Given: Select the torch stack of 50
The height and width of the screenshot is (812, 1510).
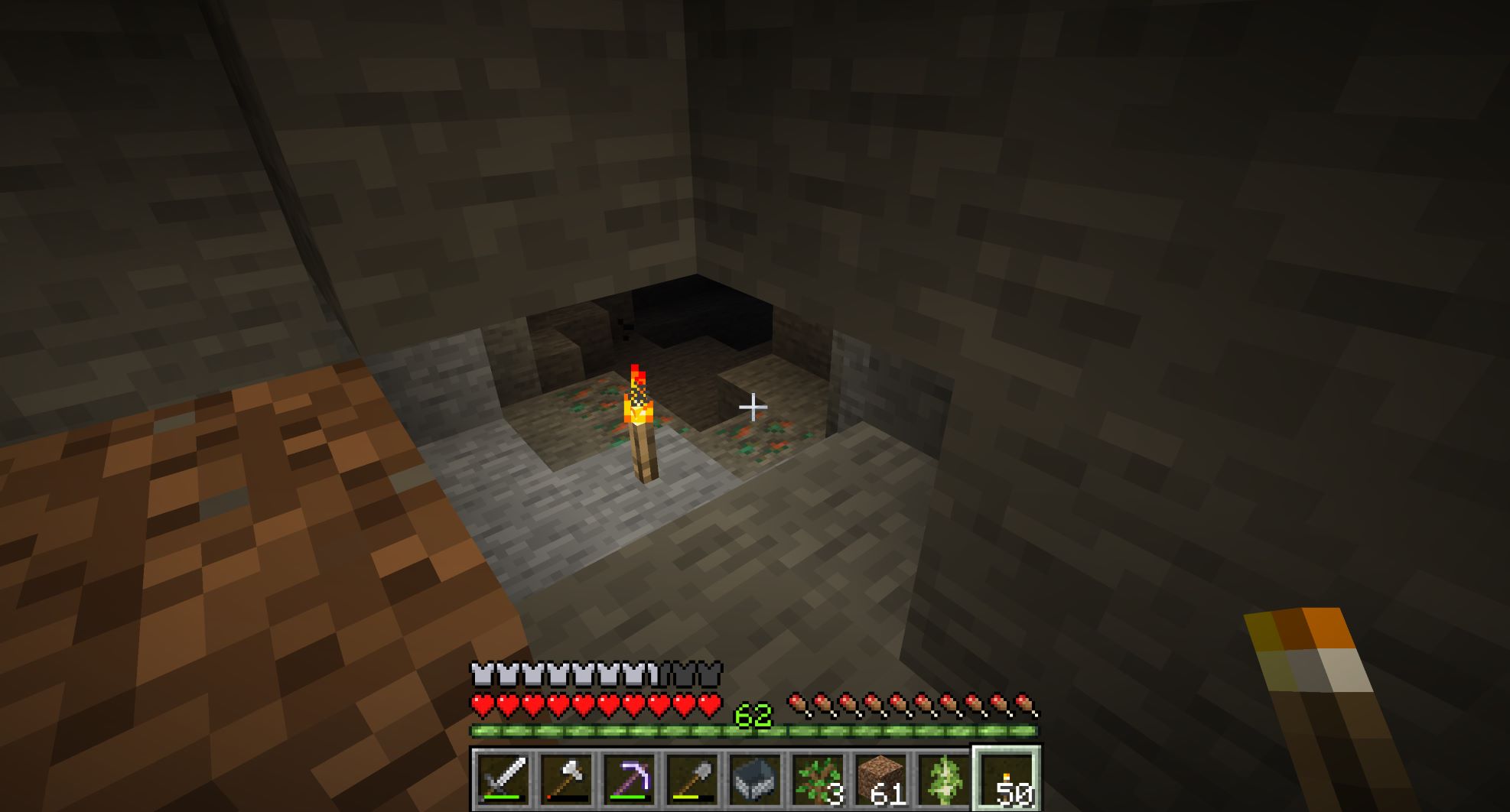Looking at the screenshot, I should [x=1006, y=779].
